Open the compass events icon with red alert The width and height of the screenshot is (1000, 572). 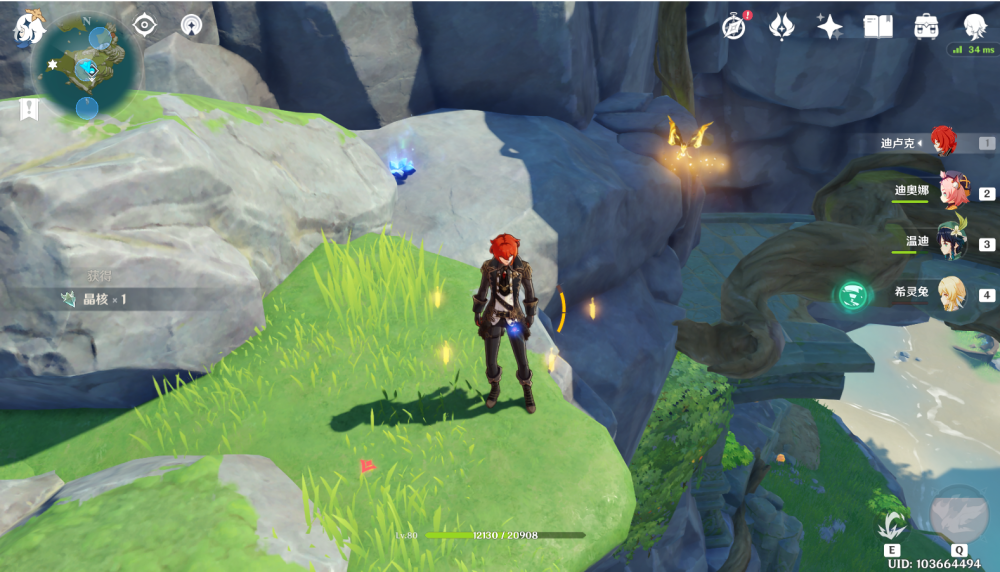point(735,27)
